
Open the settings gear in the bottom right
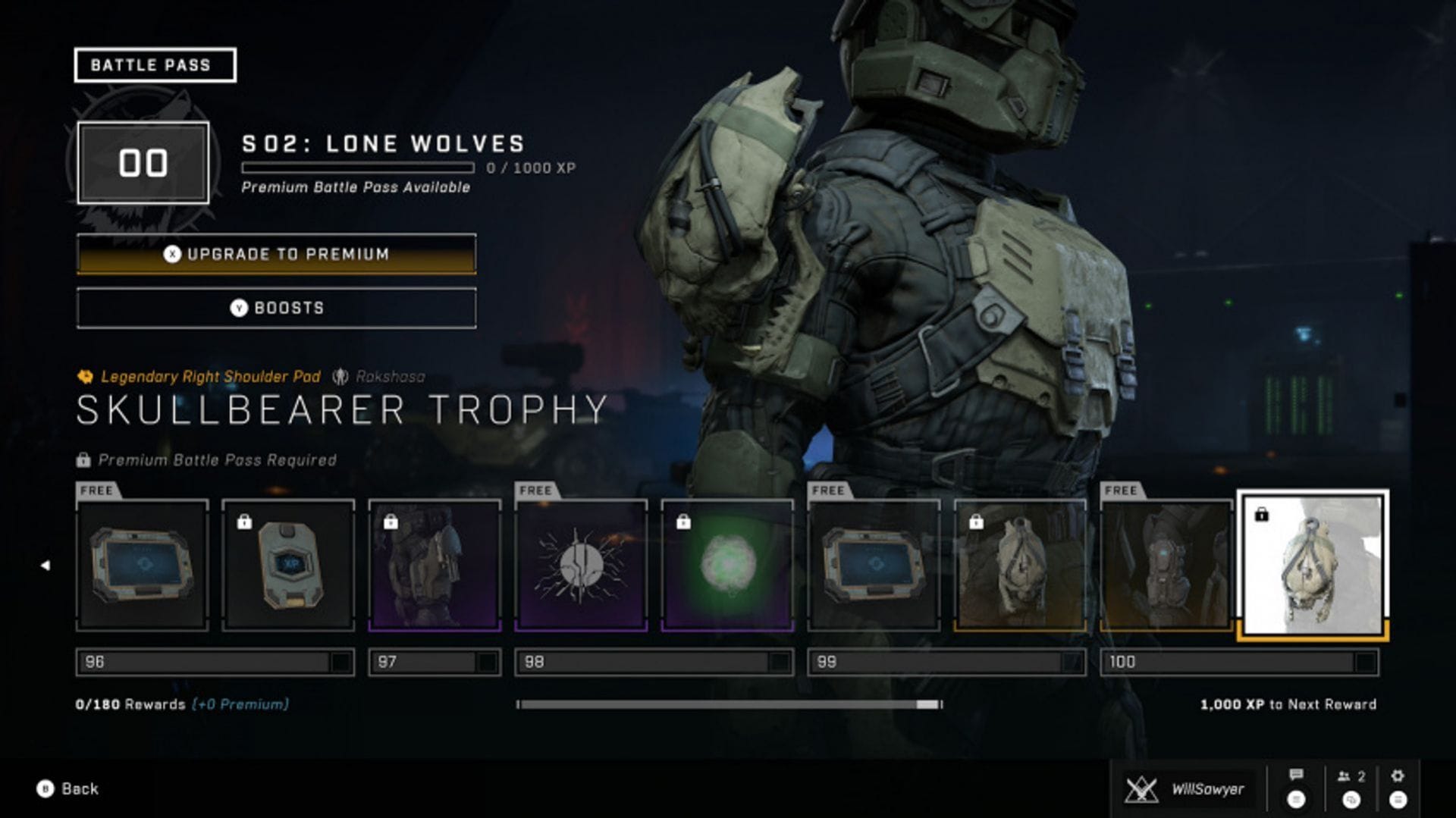[x=1398, y=776]
